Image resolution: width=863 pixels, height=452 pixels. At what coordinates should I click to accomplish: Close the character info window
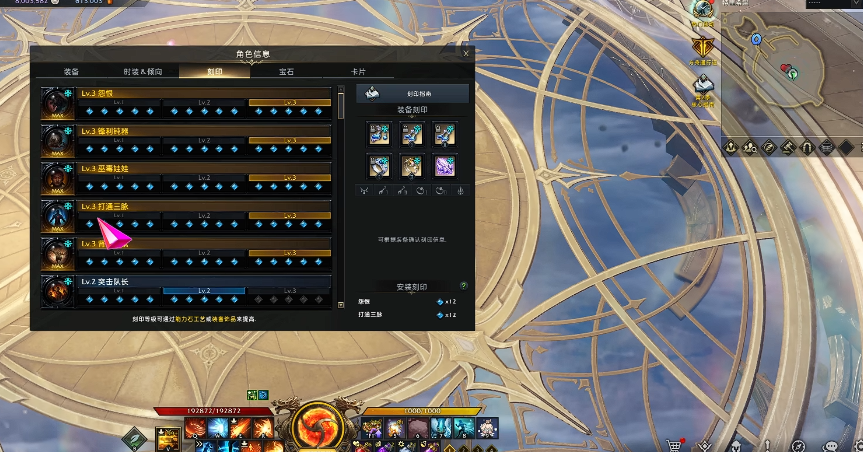(x=466, y=53)
